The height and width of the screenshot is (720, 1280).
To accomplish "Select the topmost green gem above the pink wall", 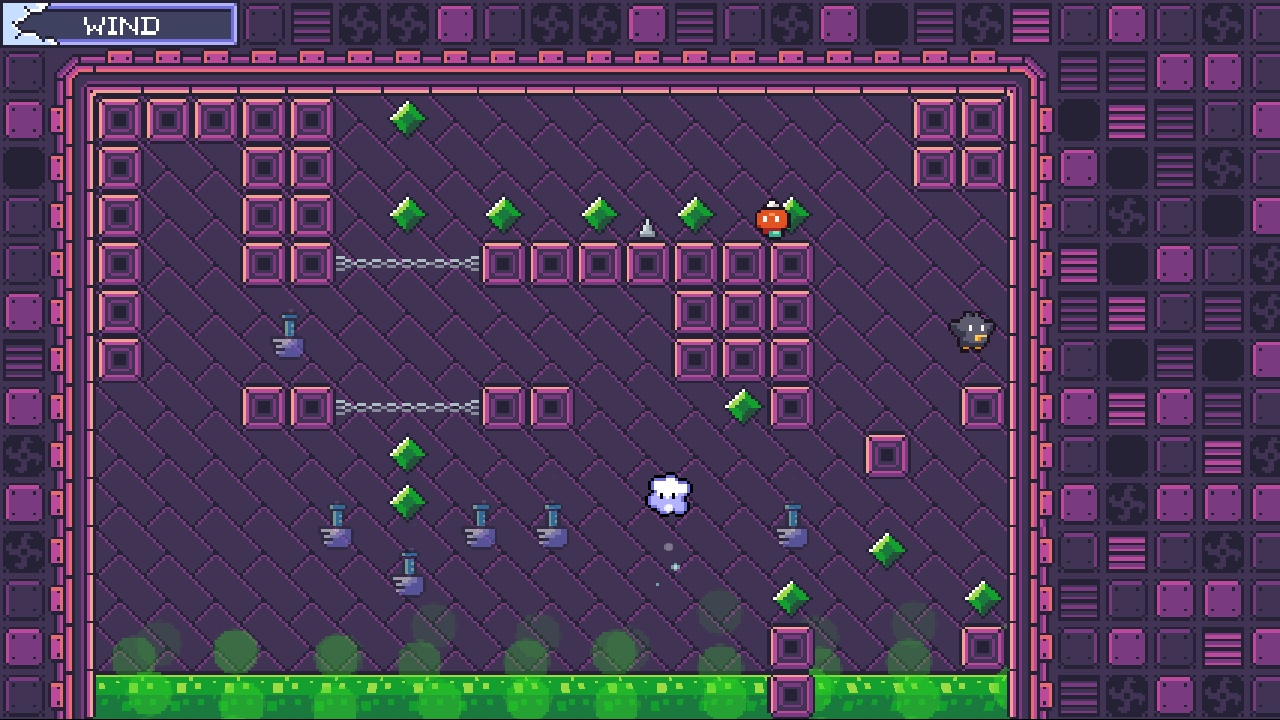I will pyautogui.click(x=408, y=117).
